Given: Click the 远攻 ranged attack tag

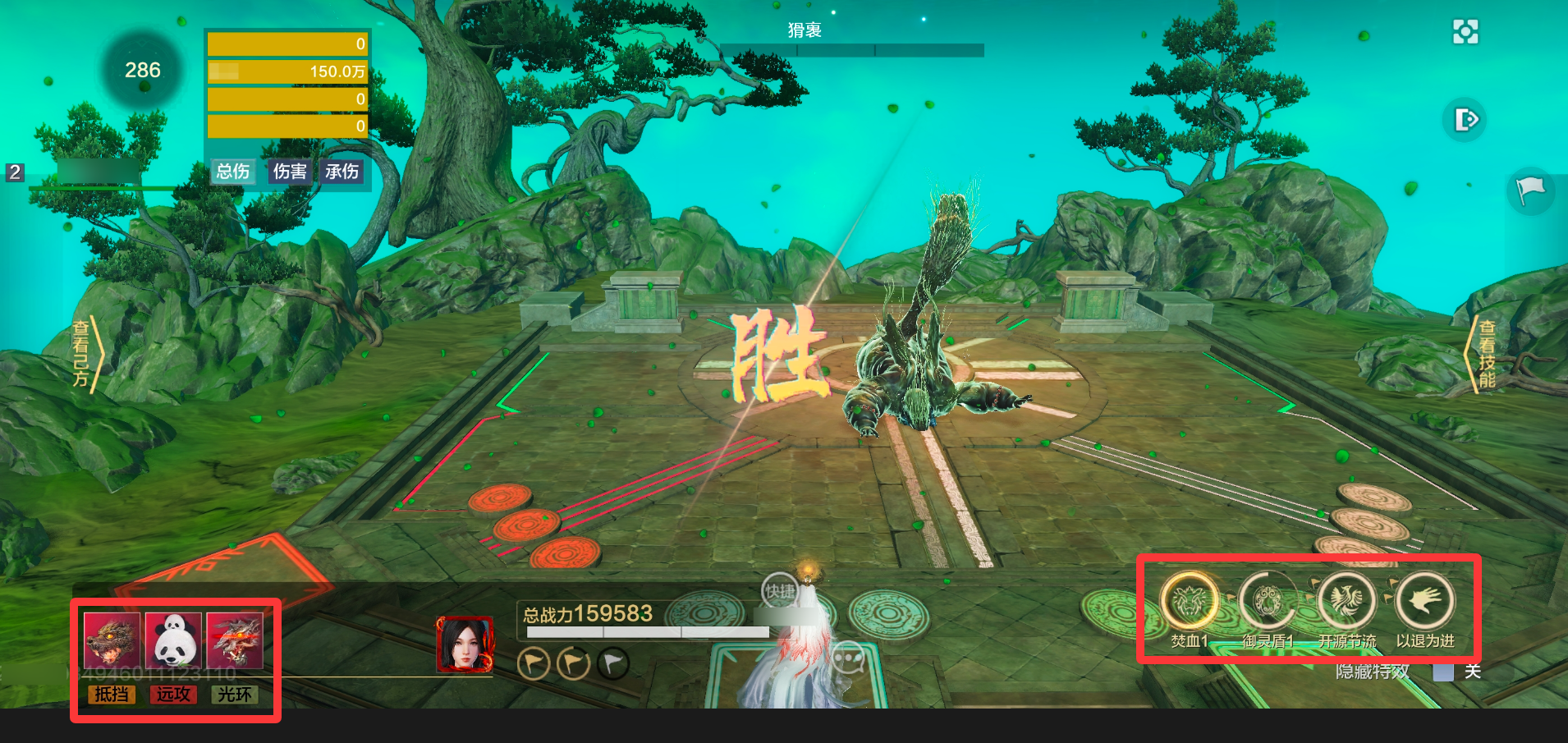Looking at the screenshot, I should point(173,695).
